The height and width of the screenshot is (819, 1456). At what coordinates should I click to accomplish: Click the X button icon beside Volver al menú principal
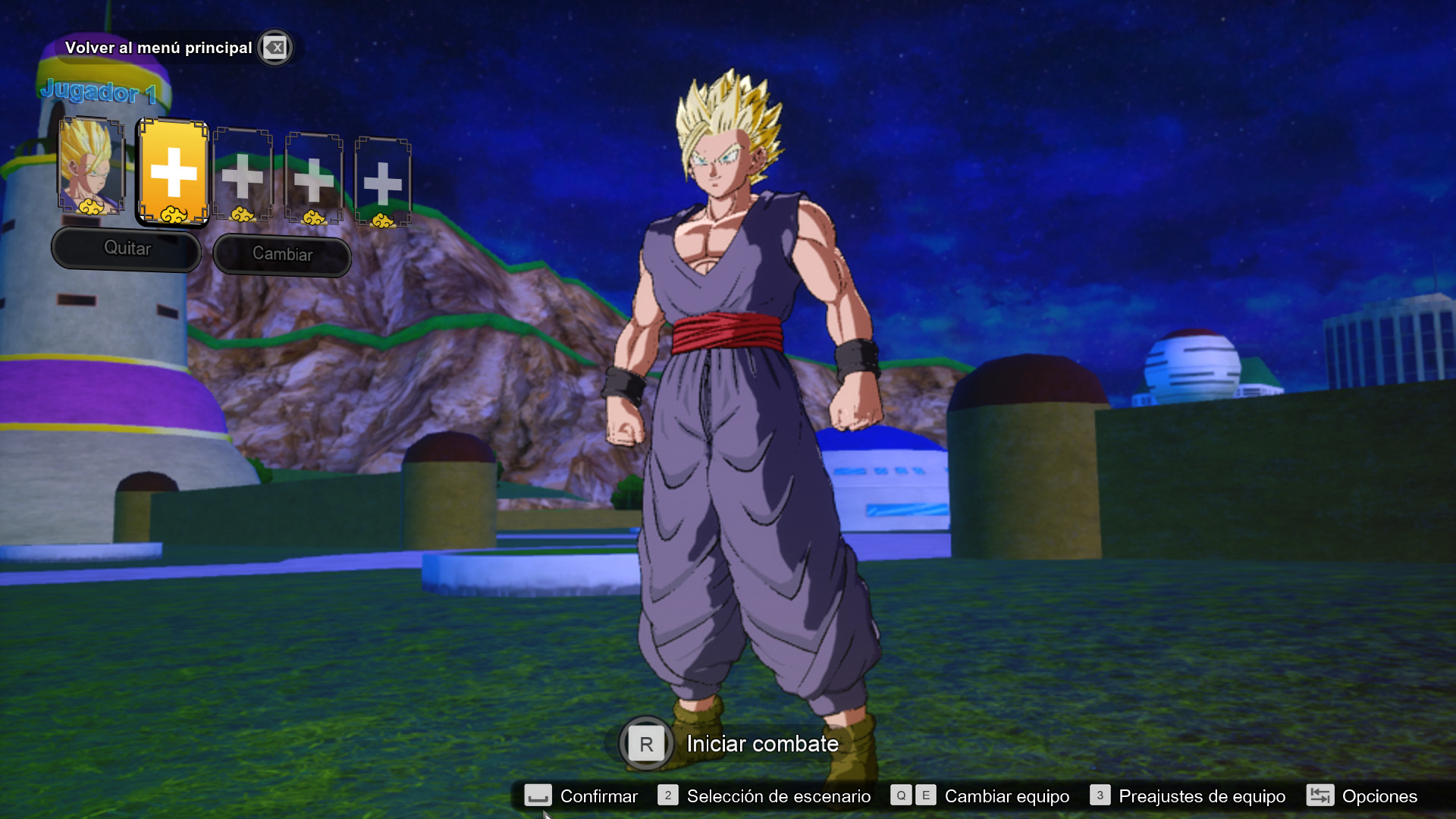pyautogui.click(x=275, y=47)
